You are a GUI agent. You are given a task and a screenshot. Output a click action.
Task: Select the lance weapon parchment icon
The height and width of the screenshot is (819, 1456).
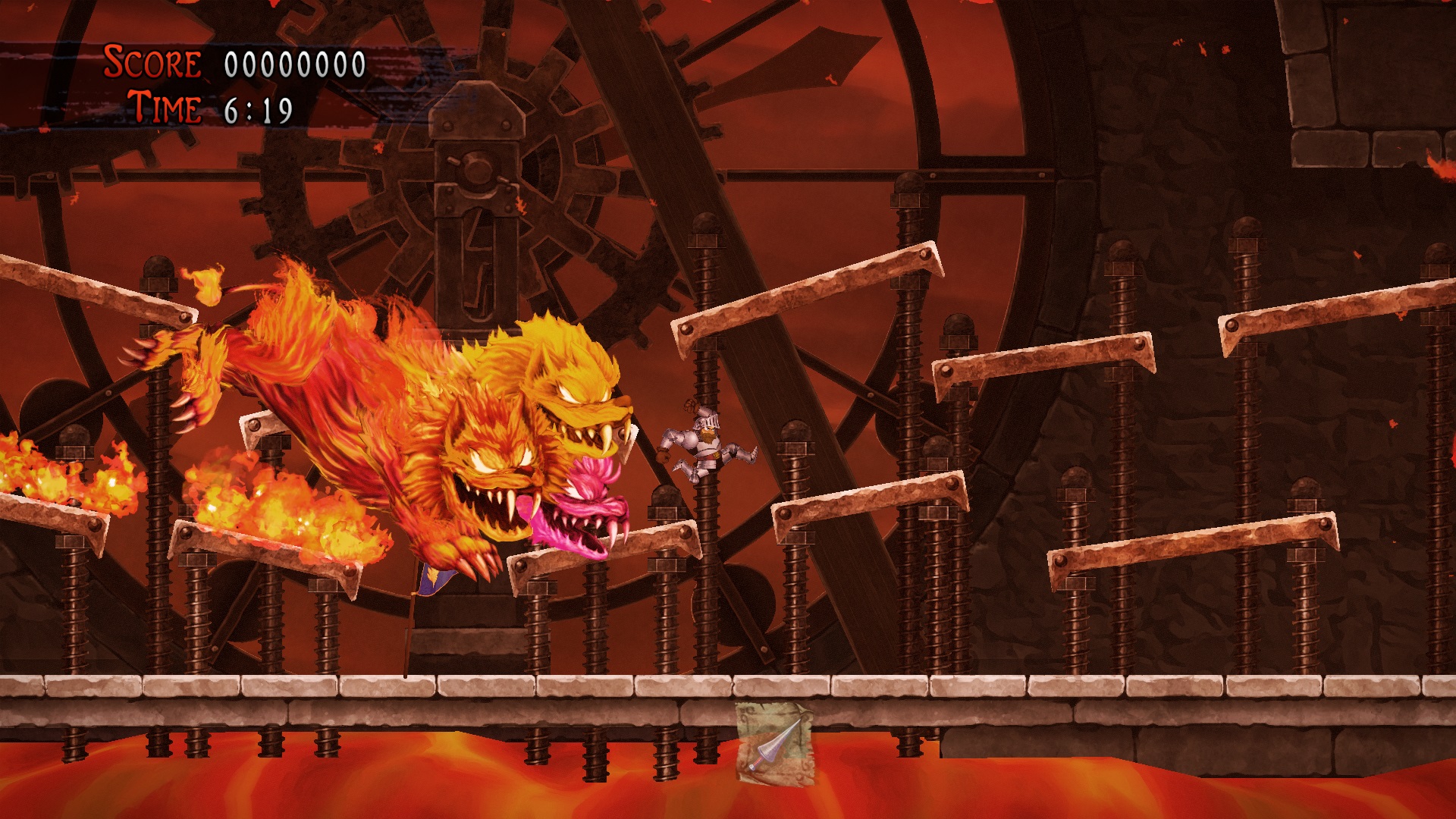(x=773, y=745)
